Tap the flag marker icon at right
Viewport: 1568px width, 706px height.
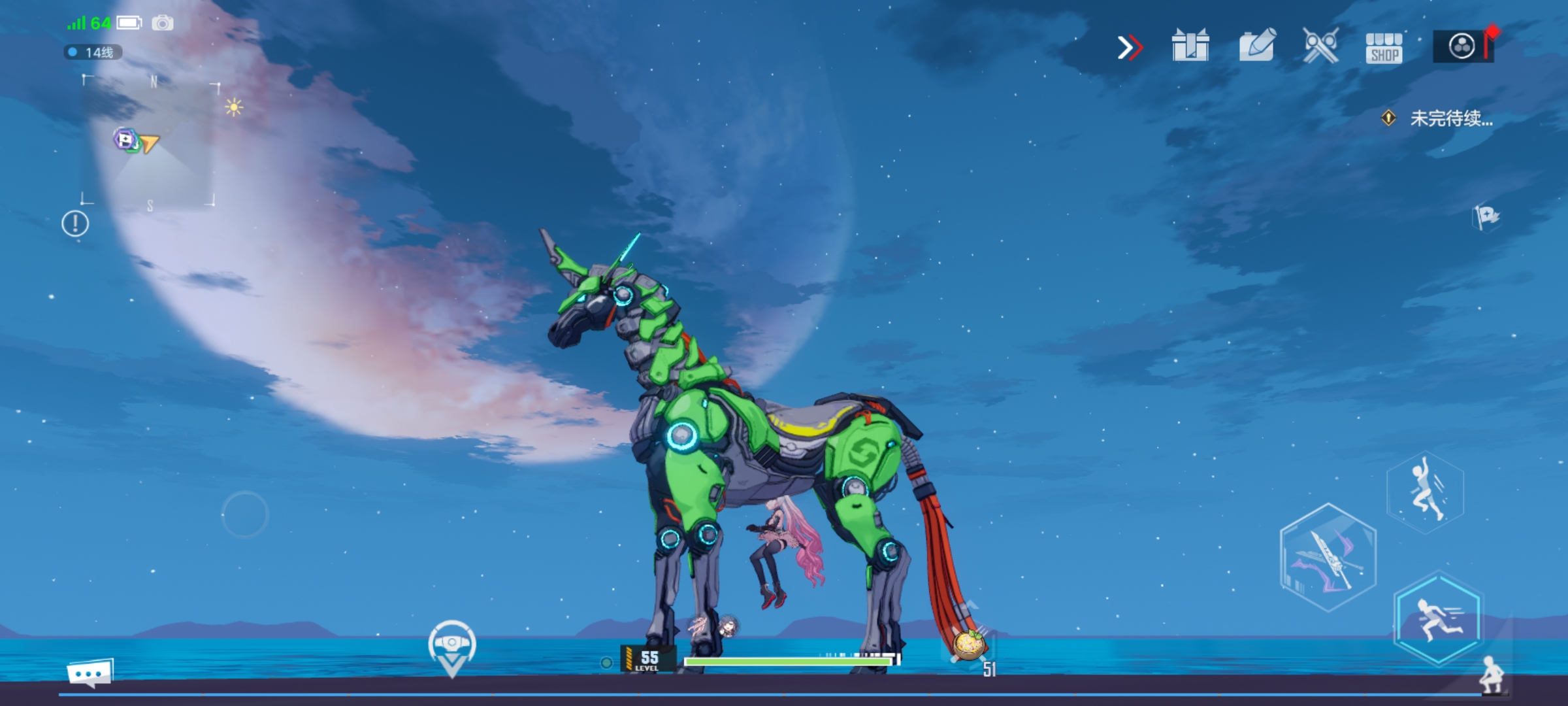click(1486, 216)
